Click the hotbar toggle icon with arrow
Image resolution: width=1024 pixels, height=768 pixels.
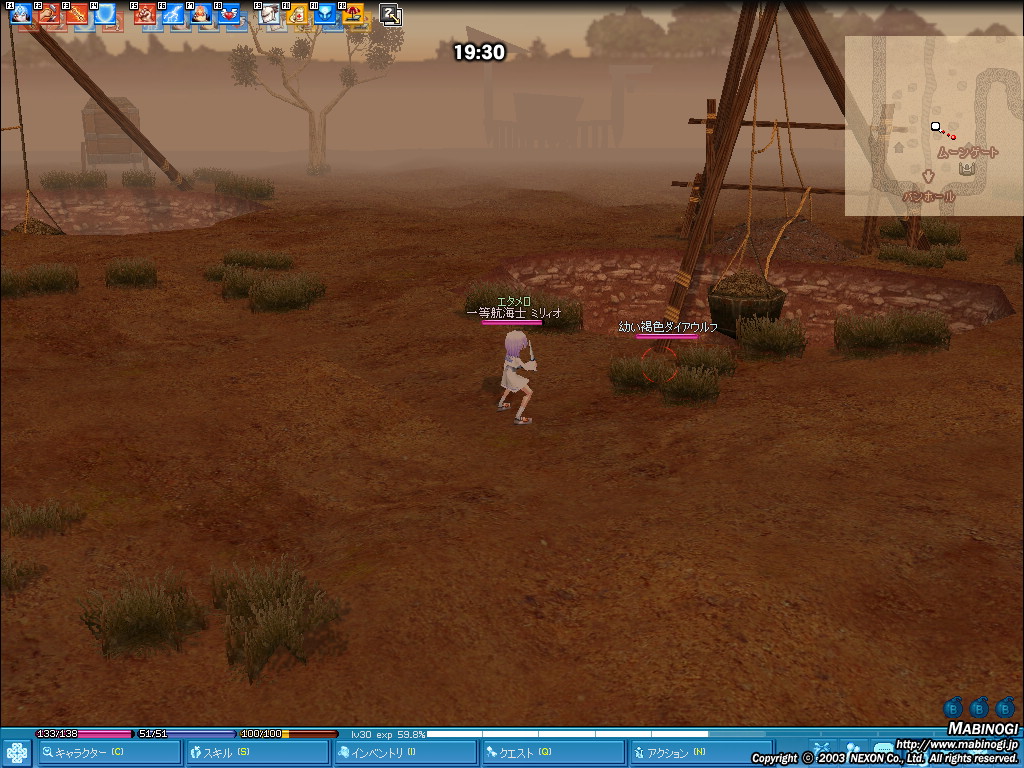point(391,14)
